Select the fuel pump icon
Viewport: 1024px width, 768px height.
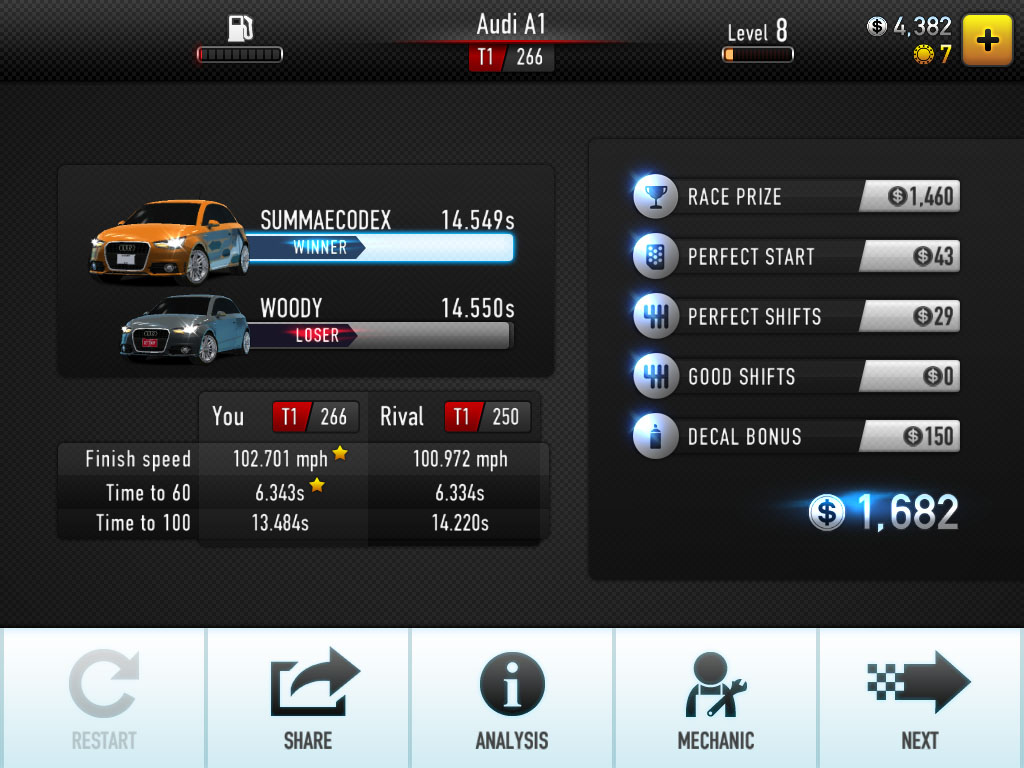click(240, 28)
